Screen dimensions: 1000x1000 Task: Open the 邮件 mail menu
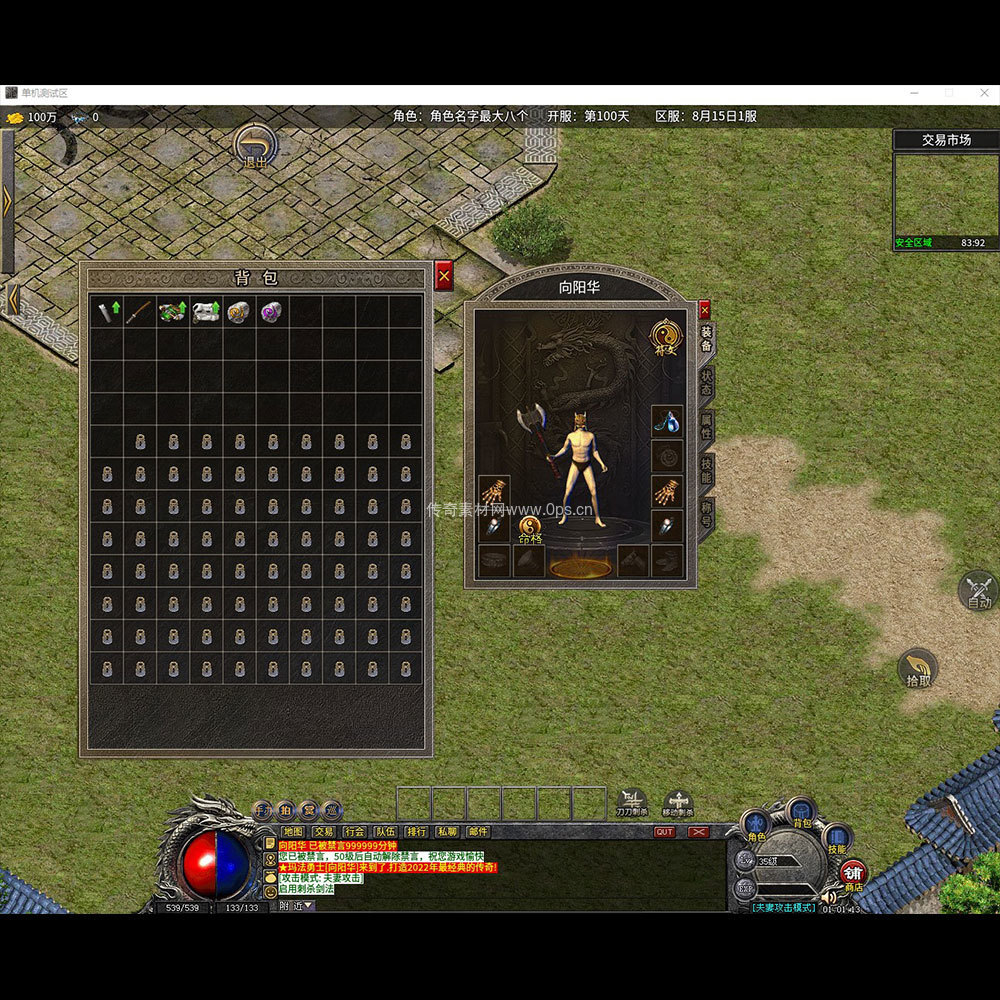[x=479, y=831]
